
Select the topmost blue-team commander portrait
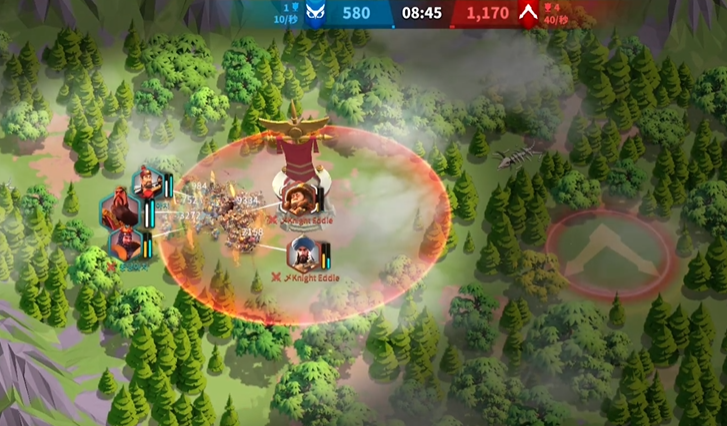(x=148, y=183)
